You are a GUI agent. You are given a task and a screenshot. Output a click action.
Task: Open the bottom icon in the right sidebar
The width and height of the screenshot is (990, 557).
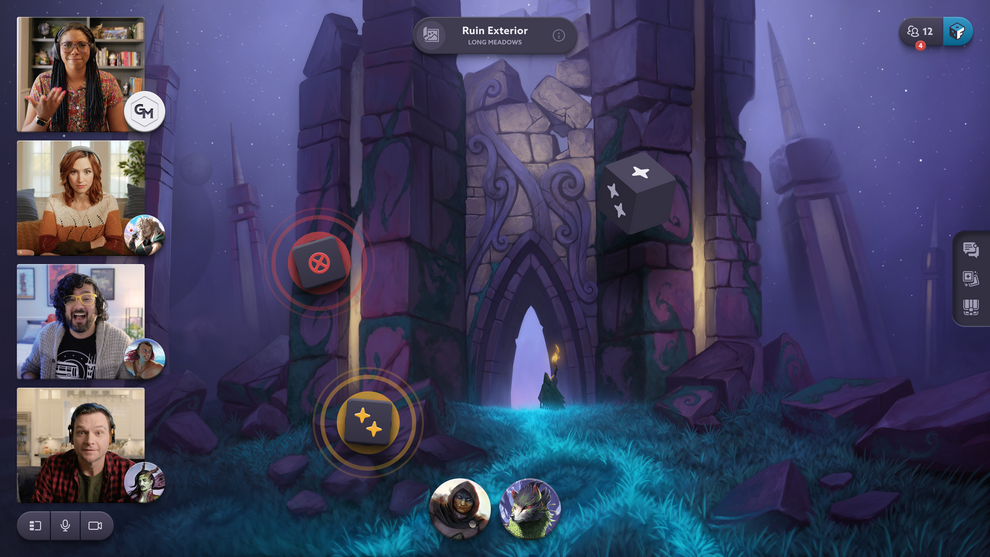click(970, 308)
